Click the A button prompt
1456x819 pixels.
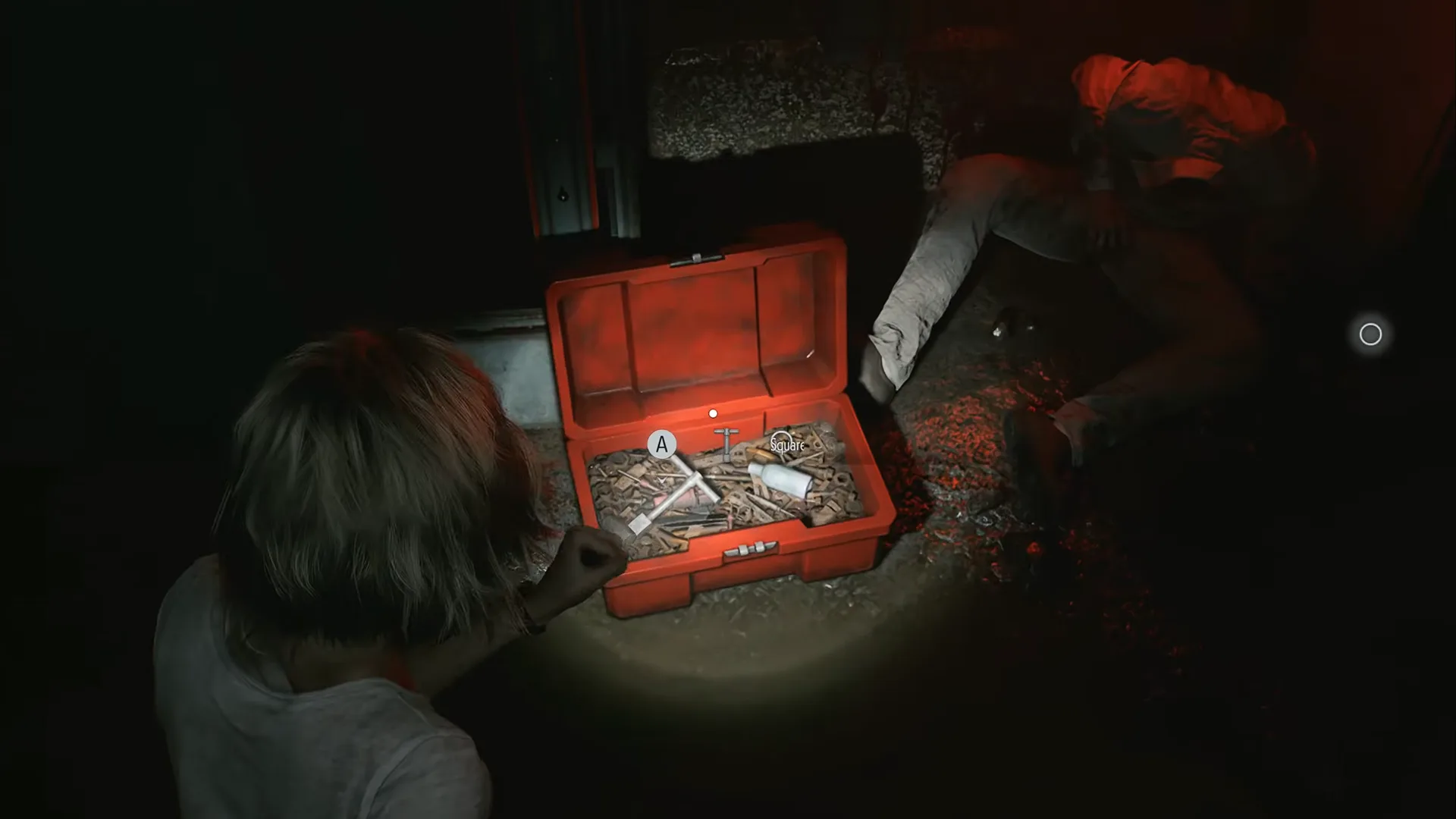pos(661,444)
